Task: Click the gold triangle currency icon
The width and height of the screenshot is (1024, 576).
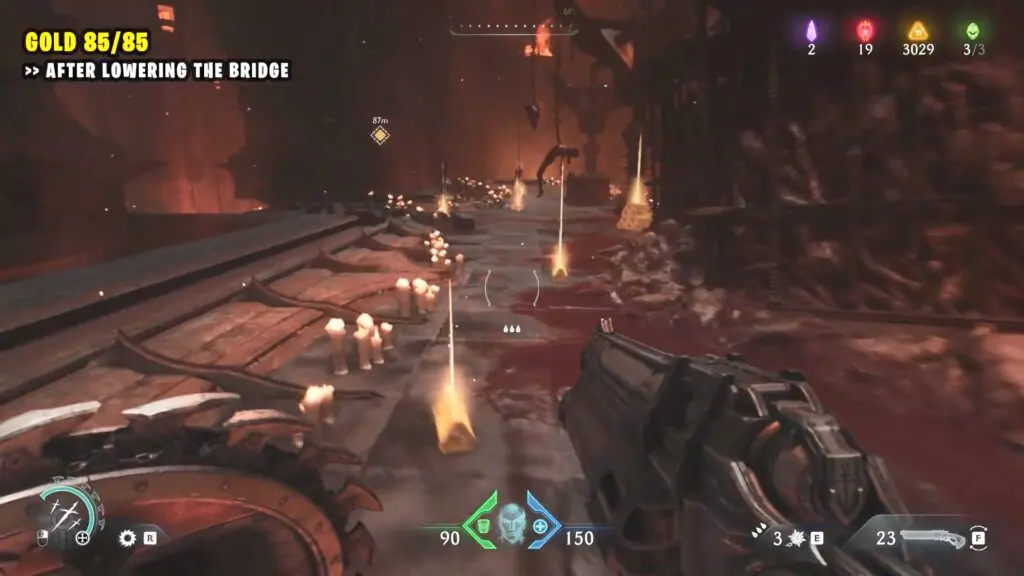Action: click(x=917, y=30)
